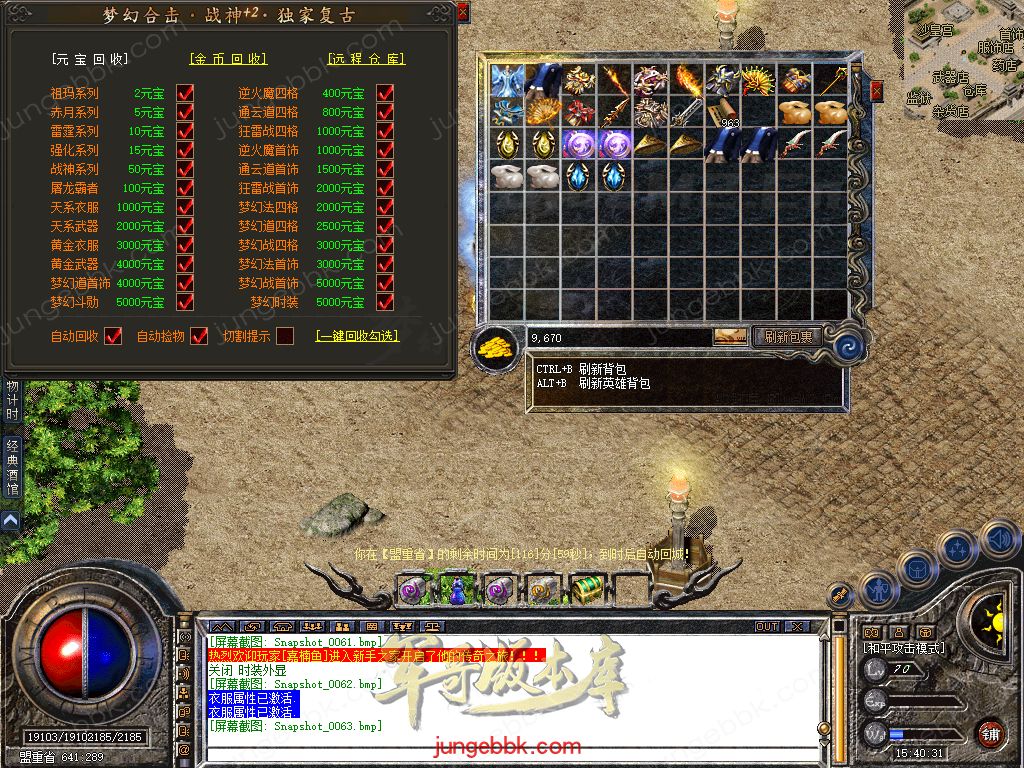Toggle the 屠龙霸者 recycle checkbox
Image resolution: width=1024 pixels, height=768 pixels.
click(185, 188)
